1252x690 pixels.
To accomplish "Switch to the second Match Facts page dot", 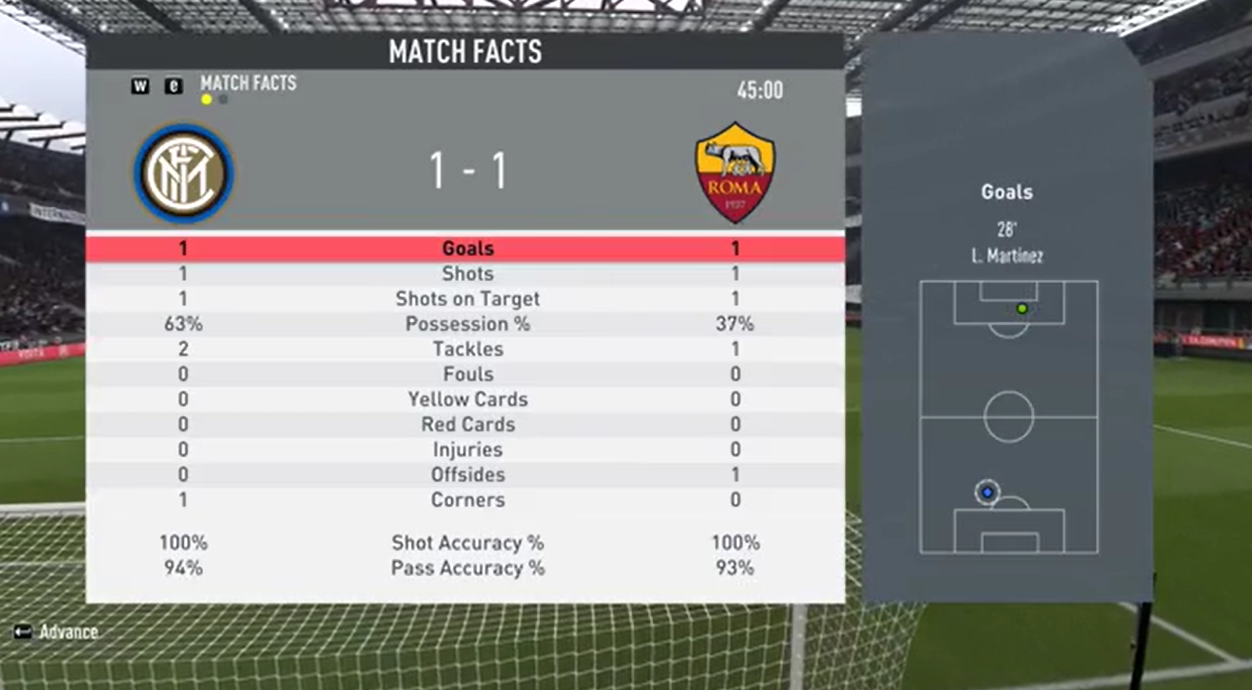I will click(x=223, y=100).
